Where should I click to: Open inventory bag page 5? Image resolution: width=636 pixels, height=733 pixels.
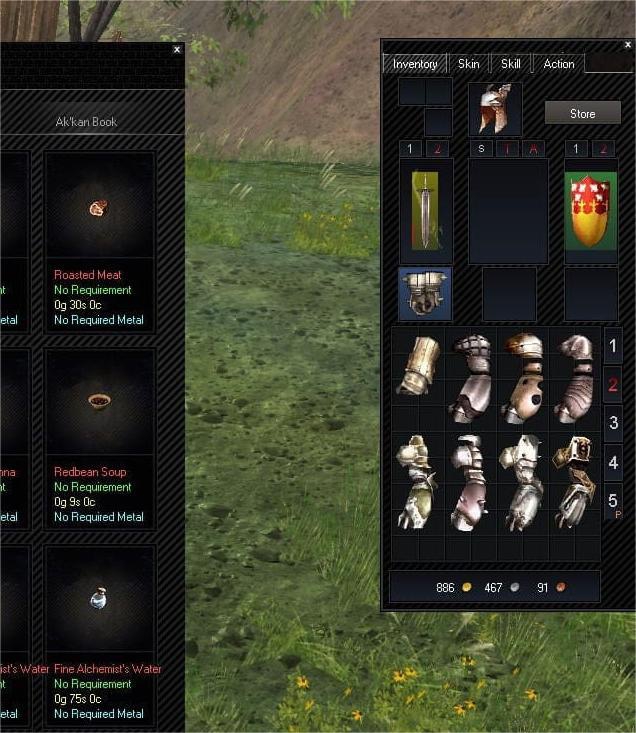tap(613, 499)
